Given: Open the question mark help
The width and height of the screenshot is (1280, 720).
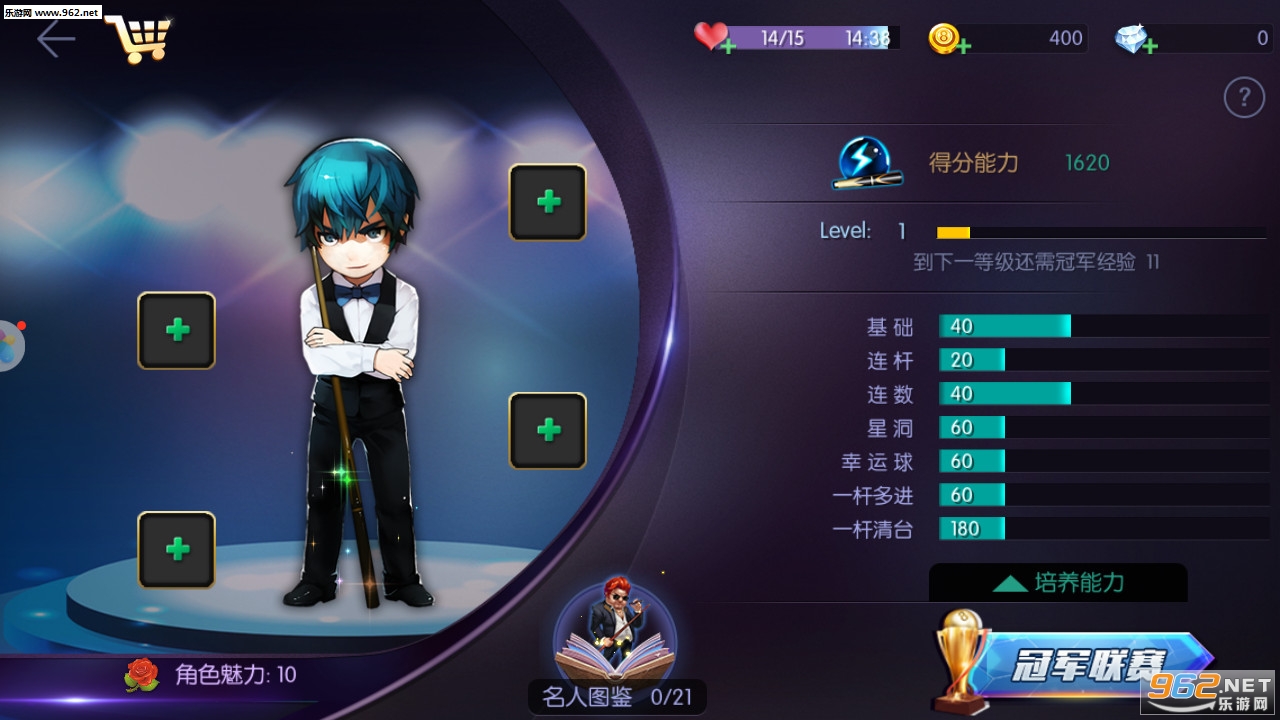Looking at the screenshot, I should [1244, 98].
